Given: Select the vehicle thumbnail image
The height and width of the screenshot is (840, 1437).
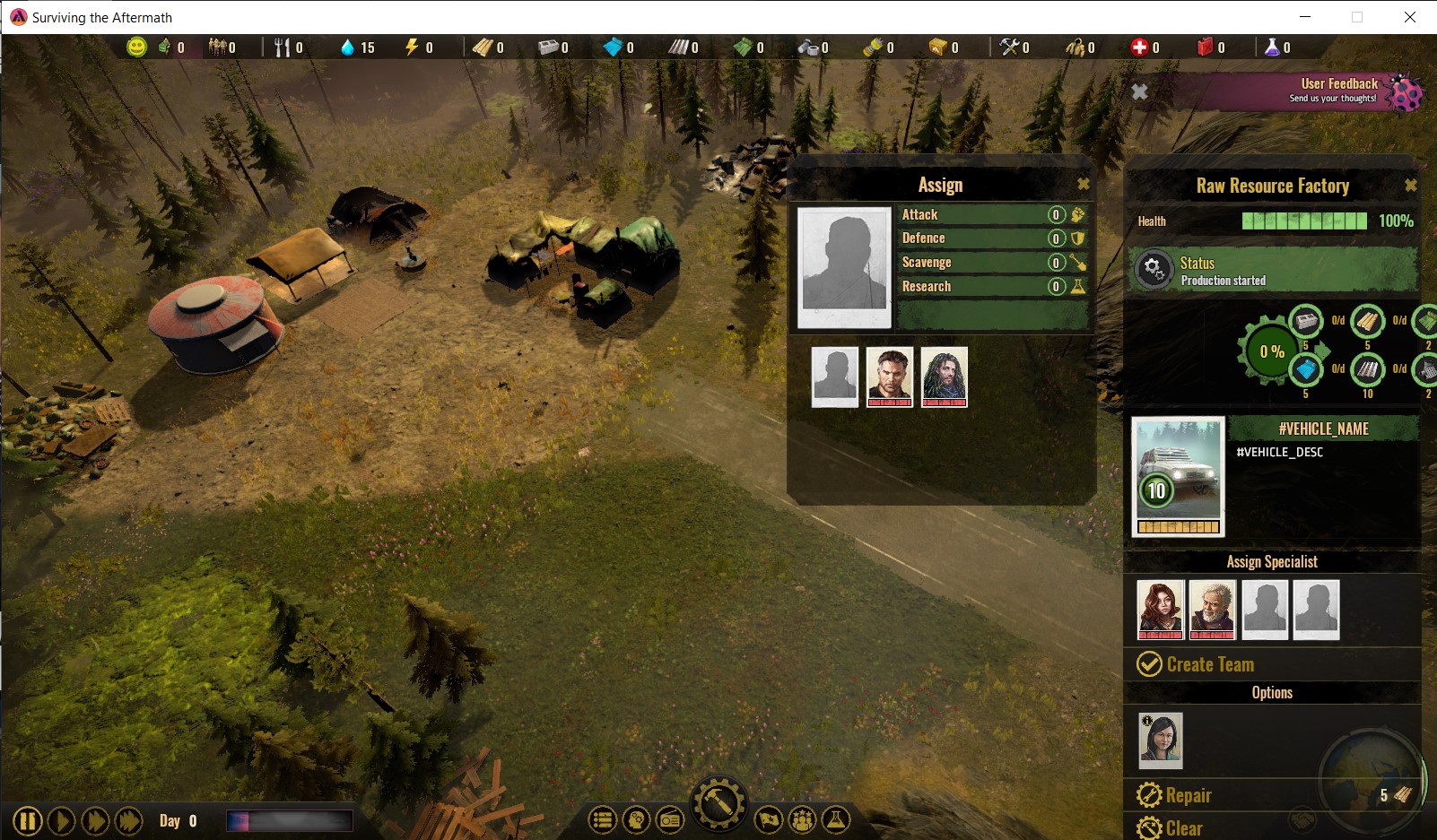Looking at the screenshot, I should (1178, 476).
